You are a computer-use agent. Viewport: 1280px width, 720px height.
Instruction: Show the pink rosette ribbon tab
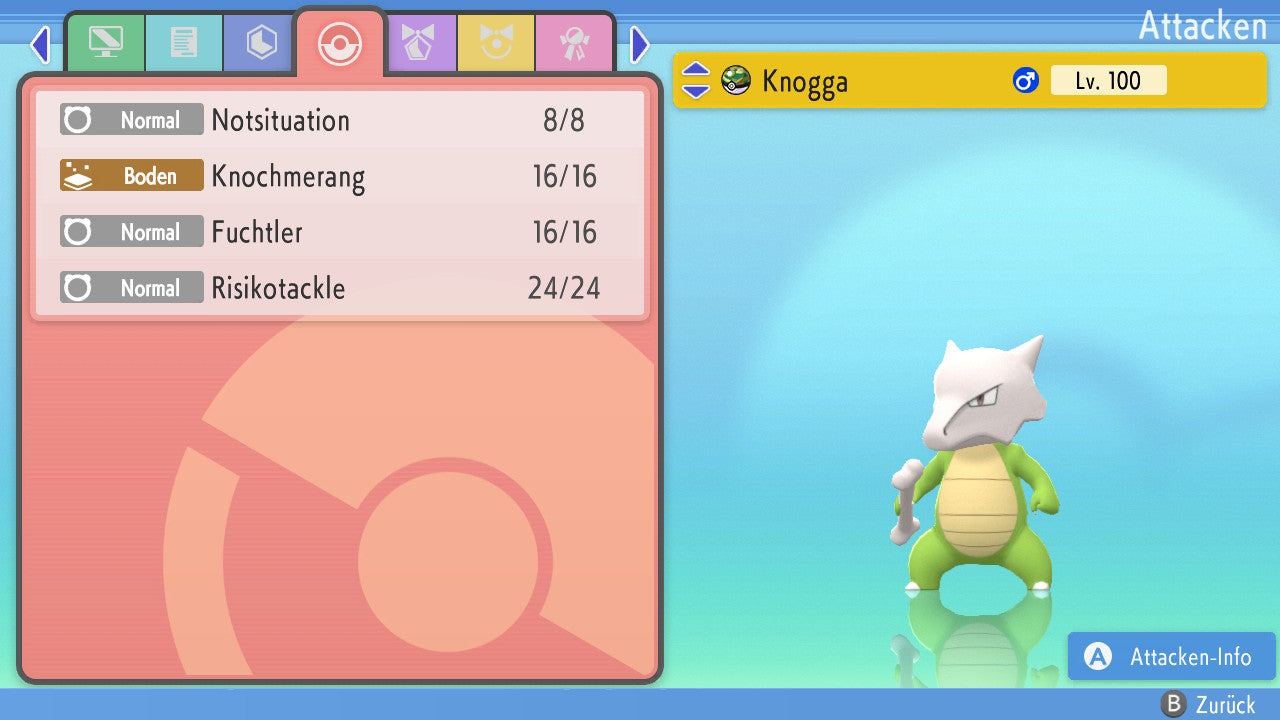click(573, 43)
